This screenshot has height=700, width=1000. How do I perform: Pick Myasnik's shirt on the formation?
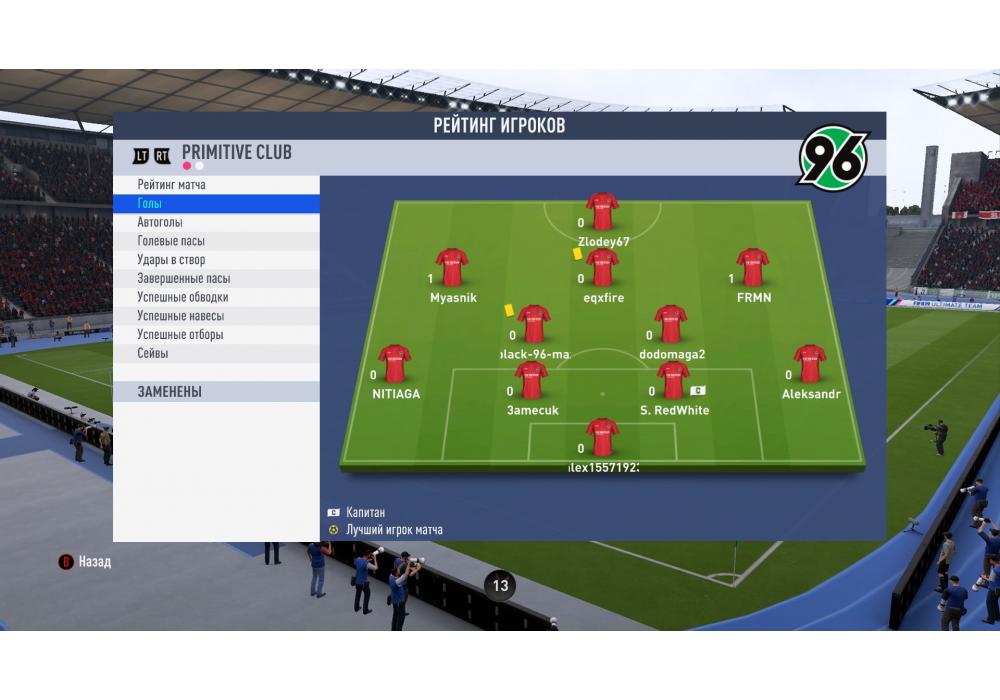tap(452, 268)
